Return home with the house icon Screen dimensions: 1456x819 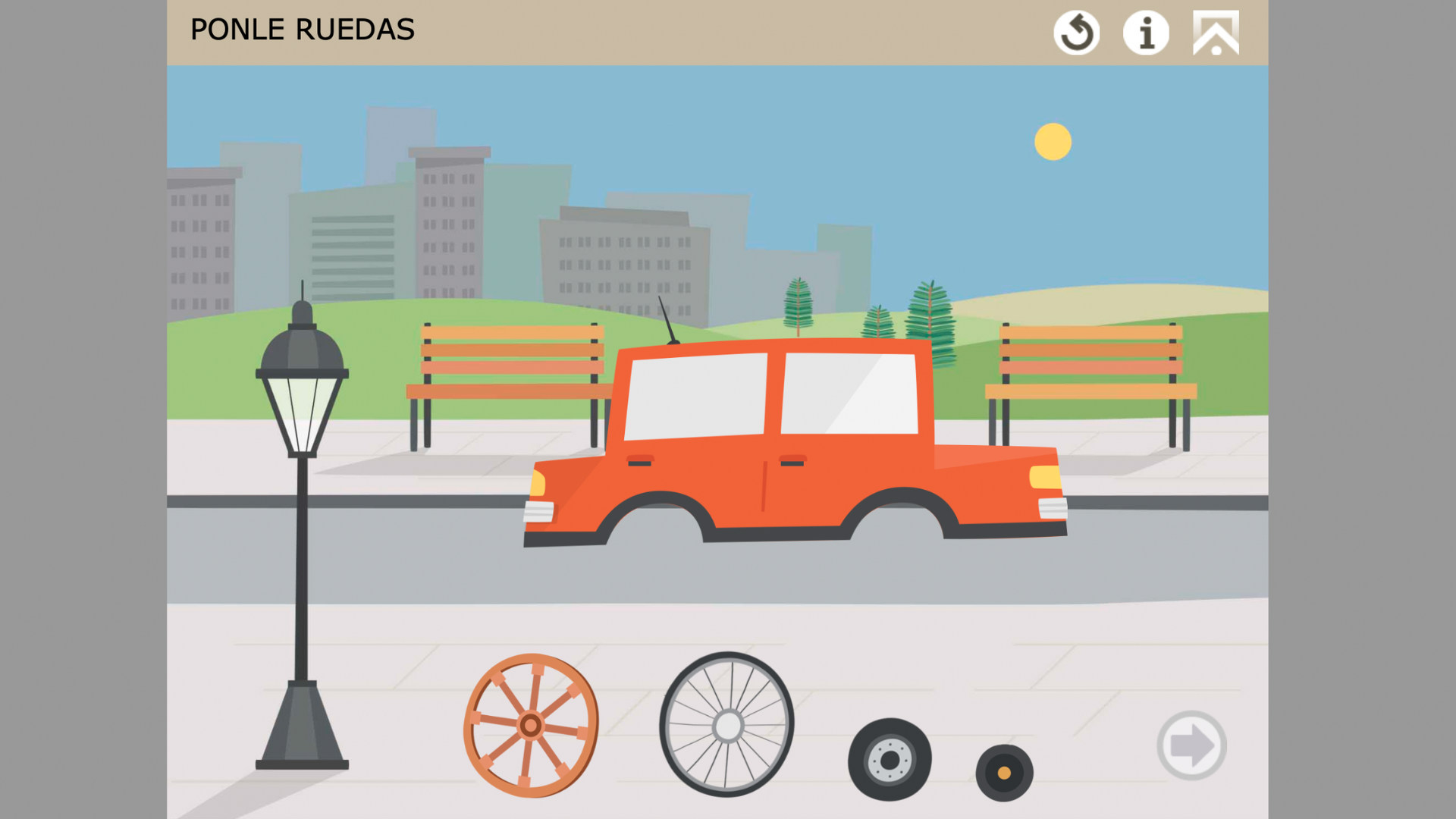pyautogui.click(x=1216, y=33)
